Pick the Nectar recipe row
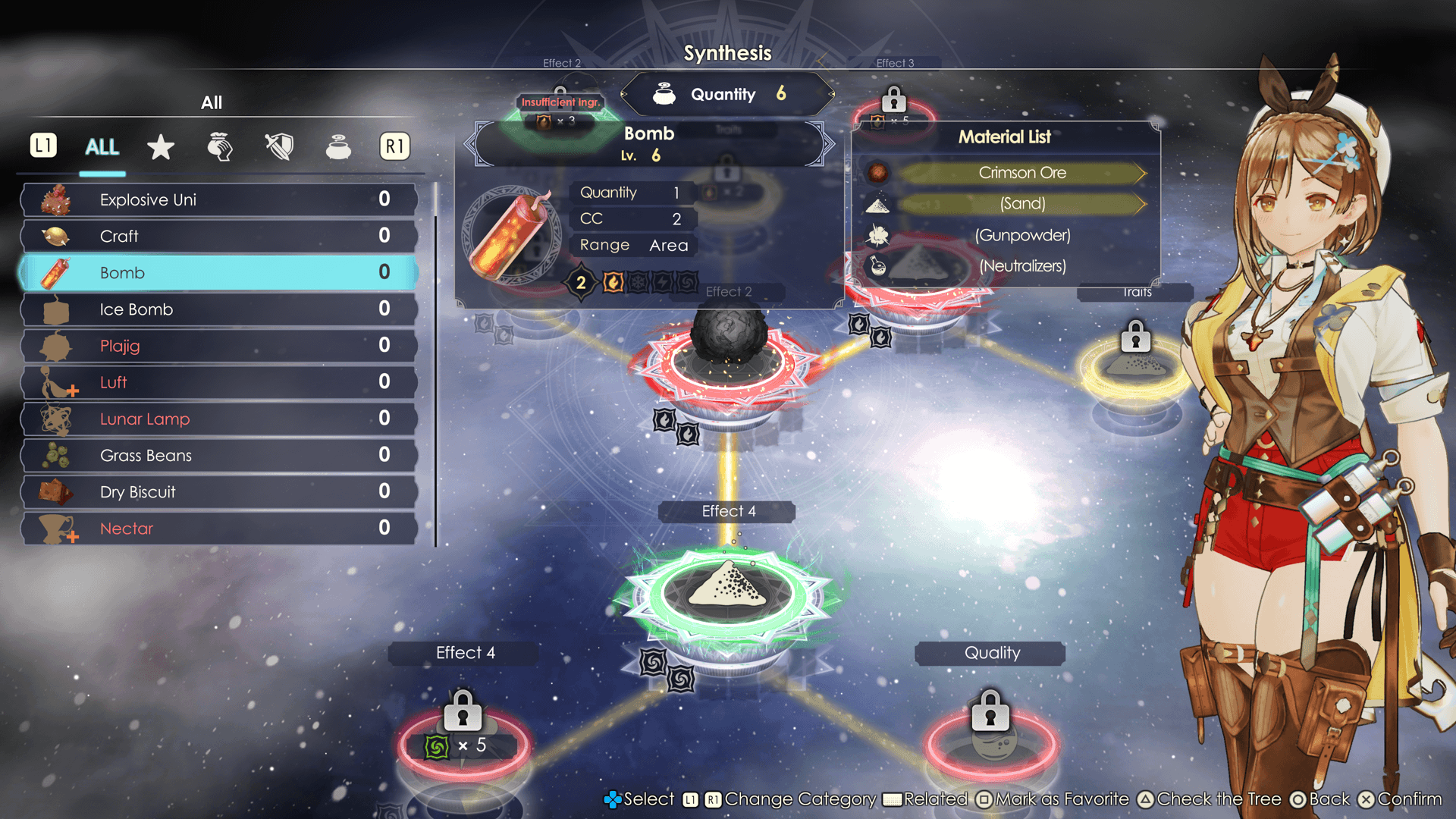Image resolution: width=1456 pixels, height=819 pixels. (220, 529)
